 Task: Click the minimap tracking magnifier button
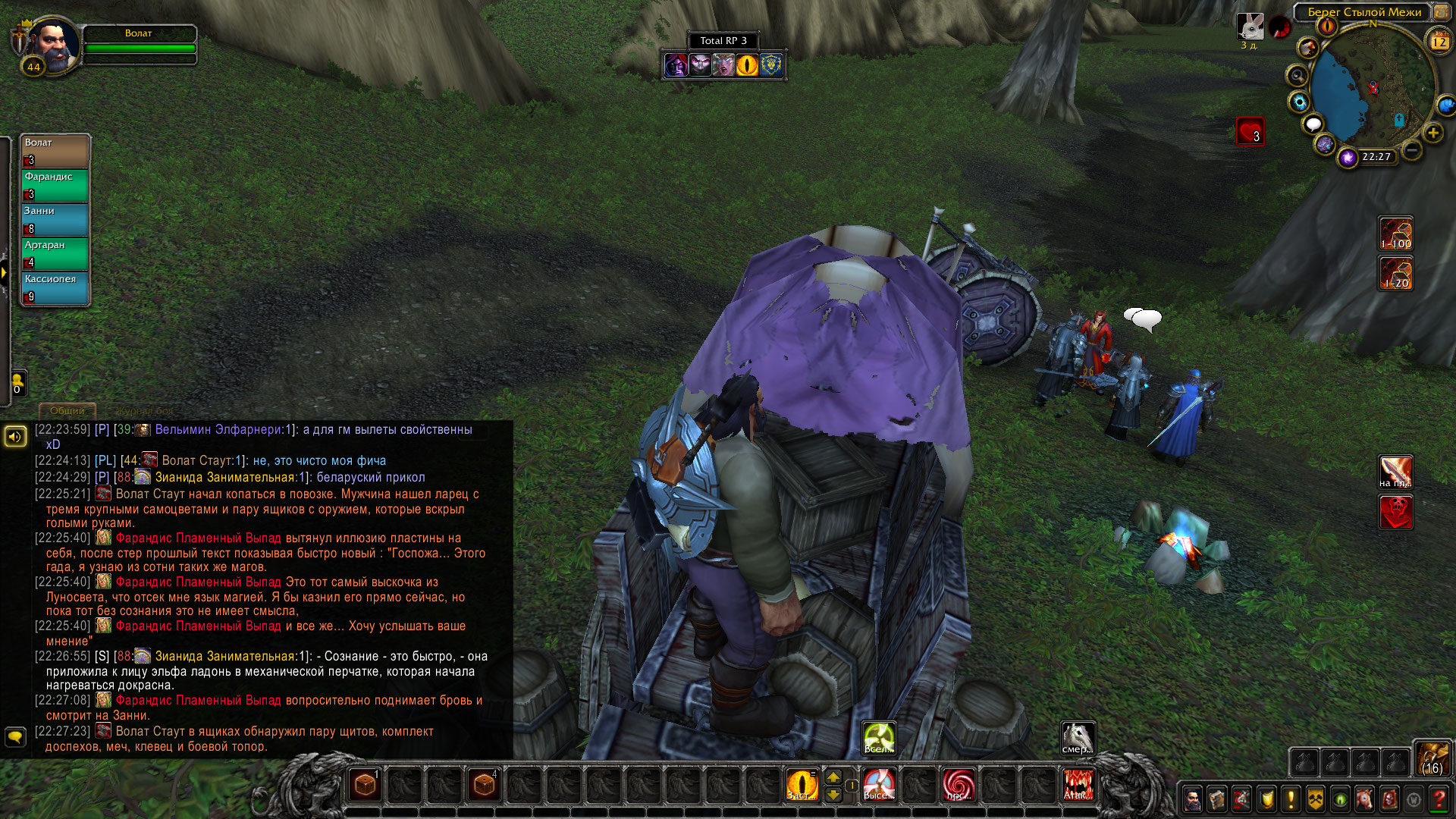pyautogui.click(x=1297, y=76)
